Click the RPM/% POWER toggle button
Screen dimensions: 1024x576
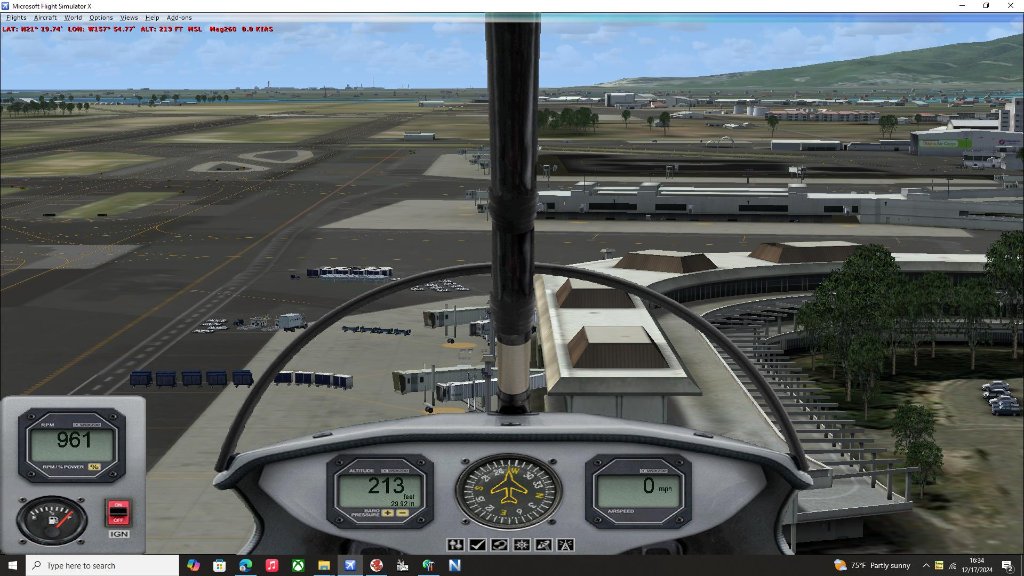point(94,465)
